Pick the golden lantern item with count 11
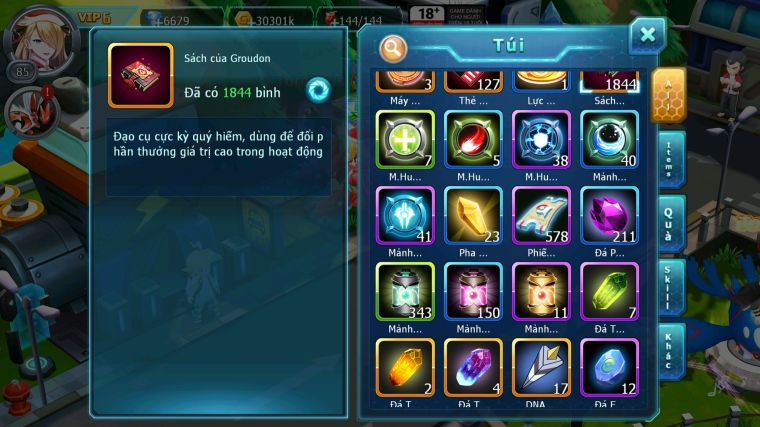The width and height of the screenshot is (760, 427). point(541,292)
